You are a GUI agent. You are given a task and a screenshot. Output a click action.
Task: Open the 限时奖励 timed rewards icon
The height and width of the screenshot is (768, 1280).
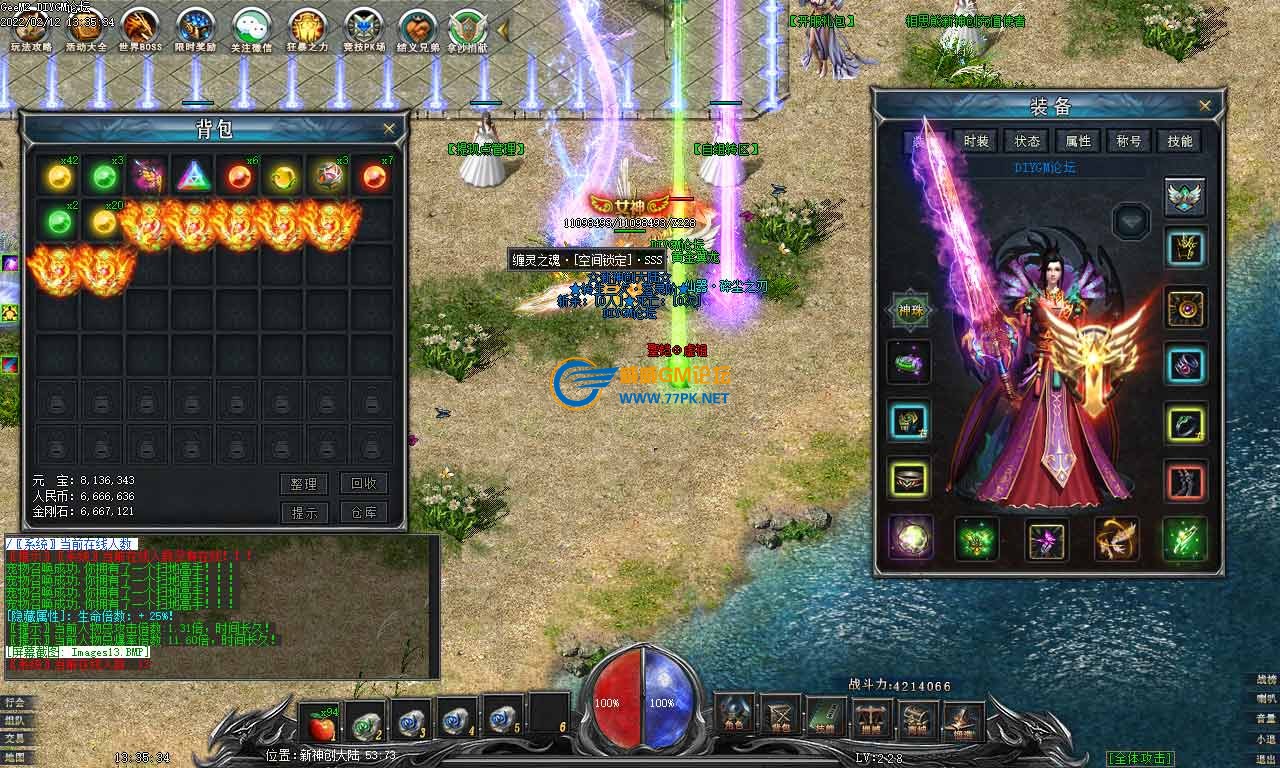coord(195,29)
